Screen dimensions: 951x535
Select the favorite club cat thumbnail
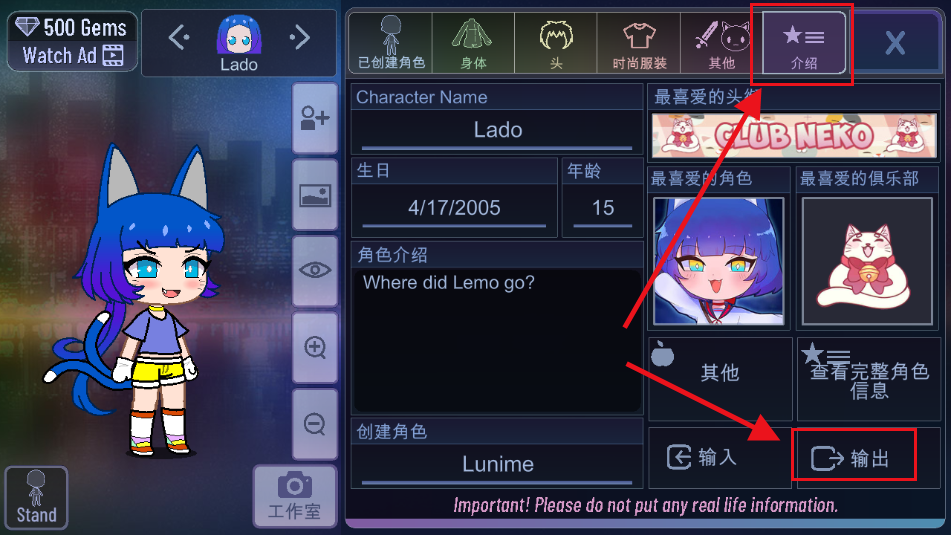(x=867, y=261)
